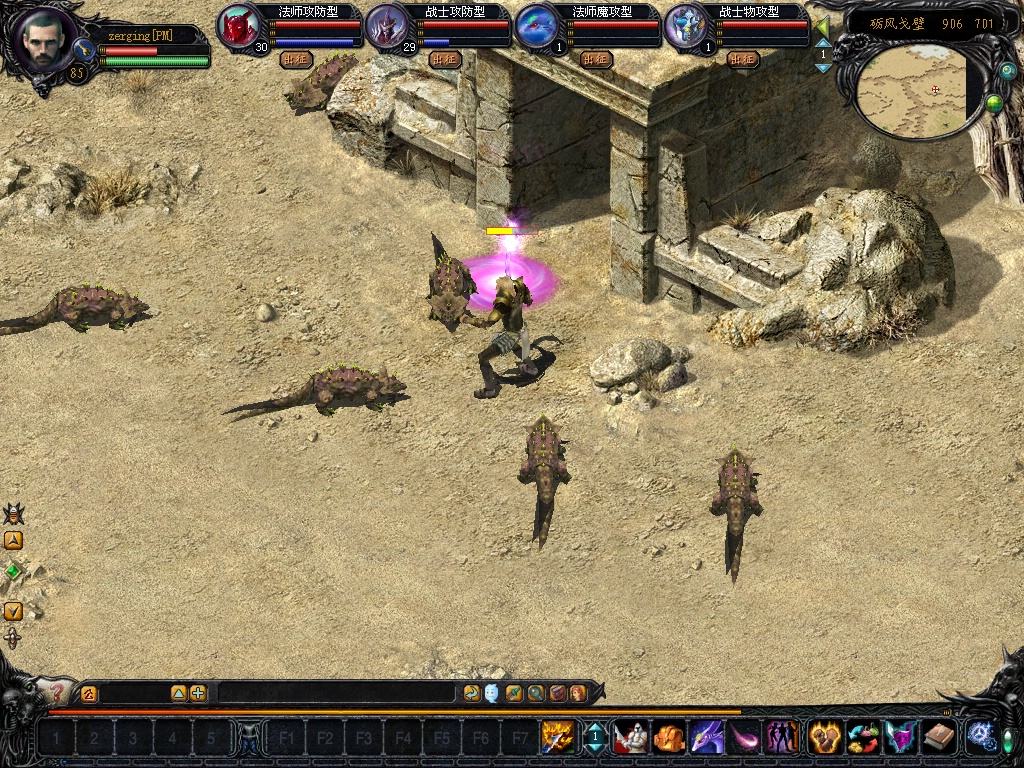Image resolution: width=1024 pixels, height=768 pixels.
Task: Select the 战士物攻型 pet portrait
Action: 685,26
